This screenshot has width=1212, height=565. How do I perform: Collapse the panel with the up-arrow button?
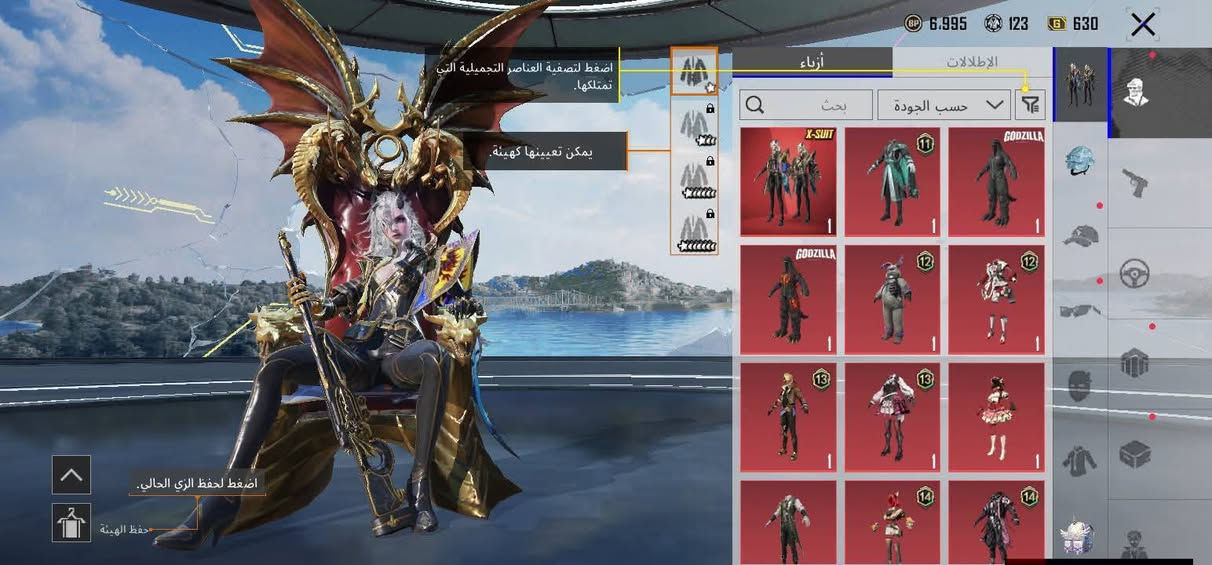(x=71, y=475)
